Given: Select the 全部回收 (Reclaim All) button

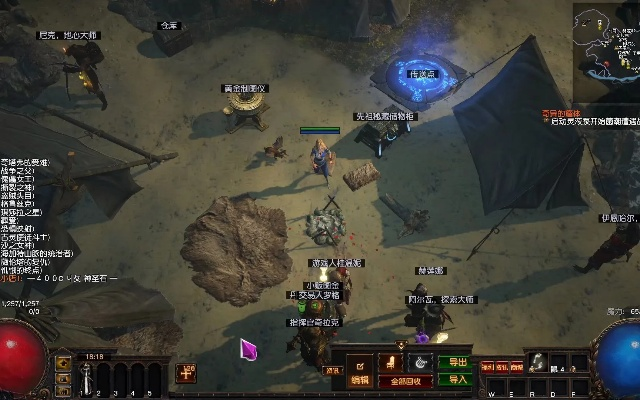Looking at the screenshot, I should 405,381.
